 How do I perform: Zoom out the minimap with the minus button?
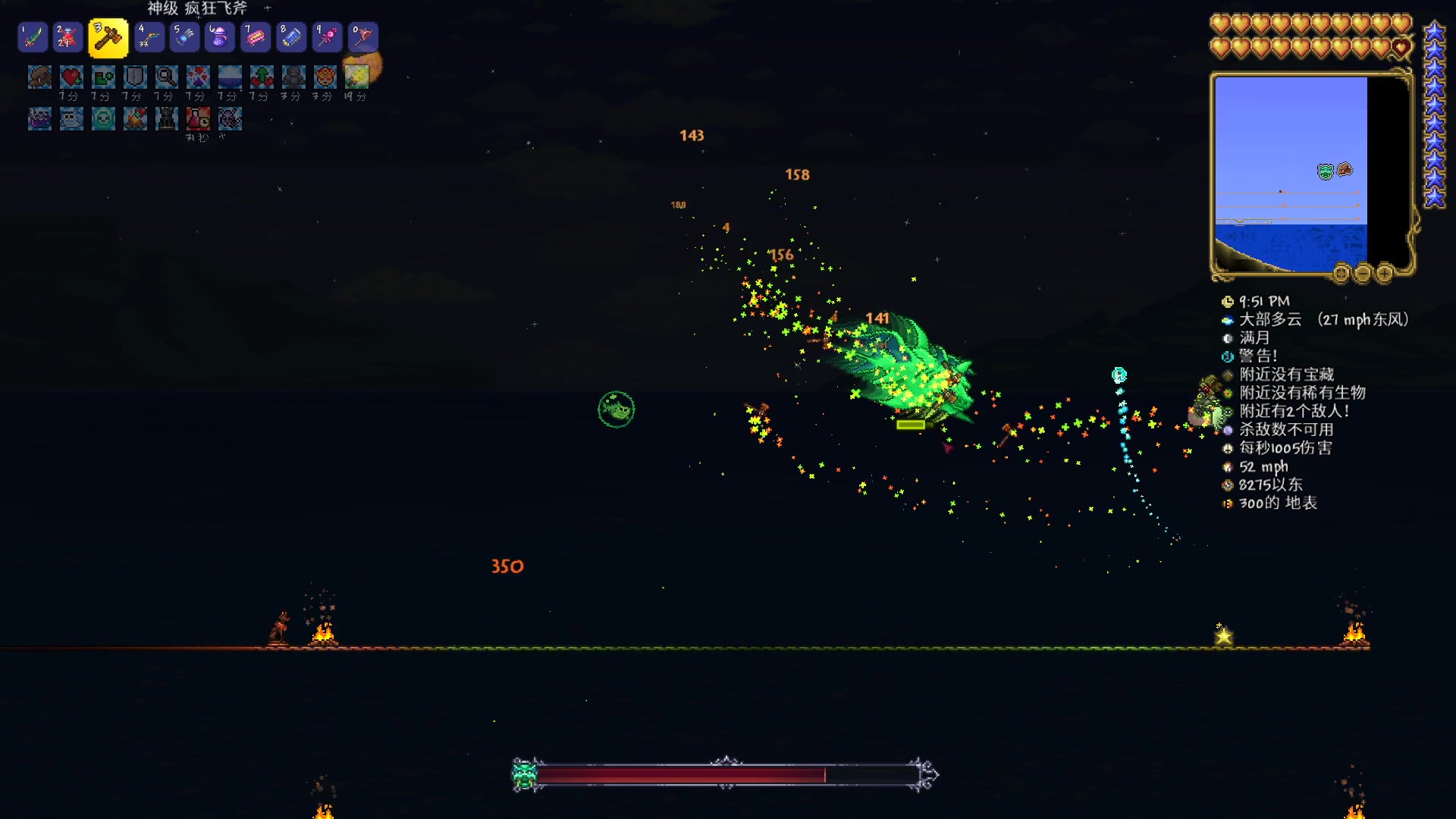click(x=1363, y=273)
